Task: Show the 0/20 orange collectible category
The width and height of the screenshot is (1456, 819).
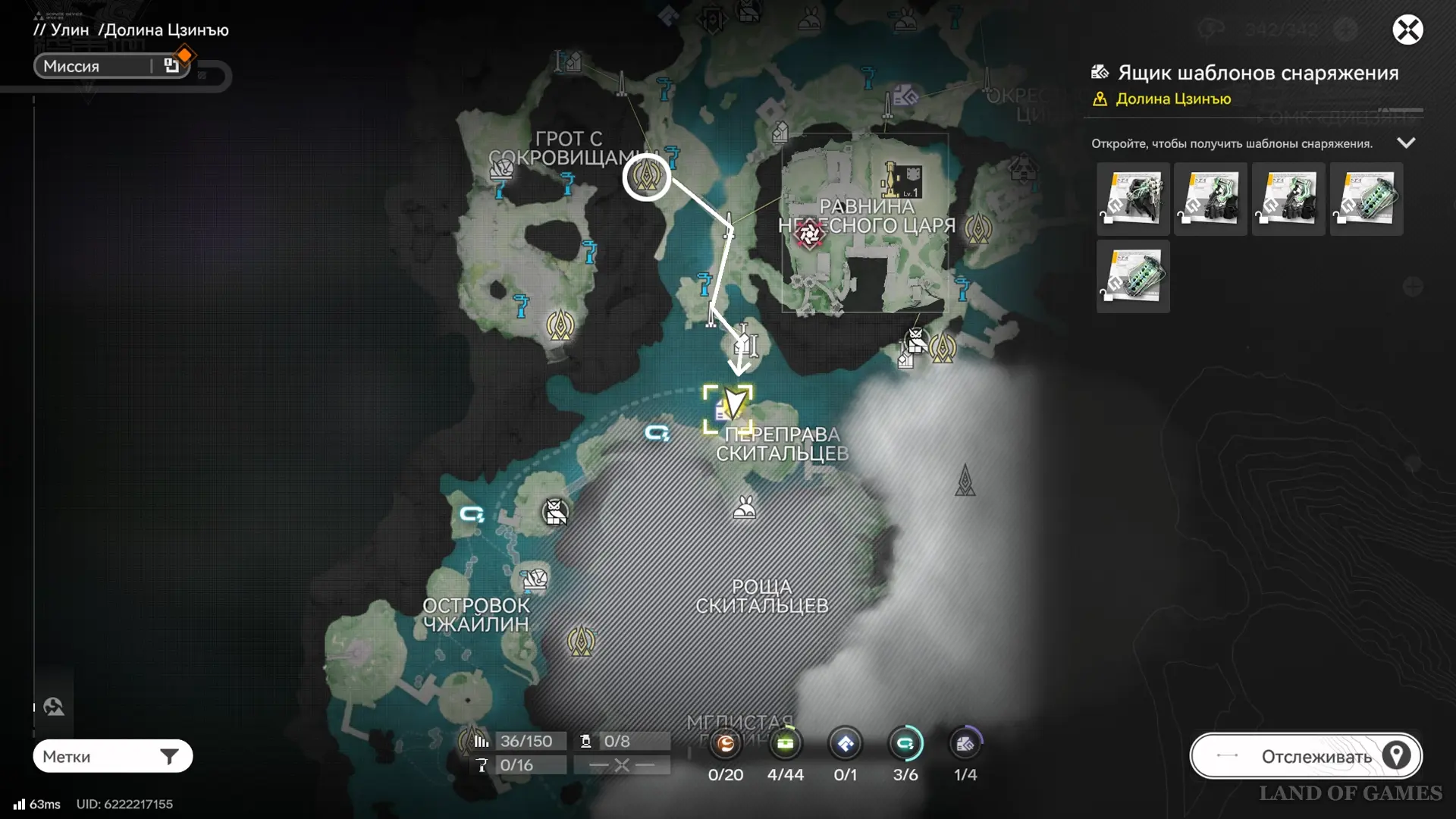Action: [x=726, y=745]
